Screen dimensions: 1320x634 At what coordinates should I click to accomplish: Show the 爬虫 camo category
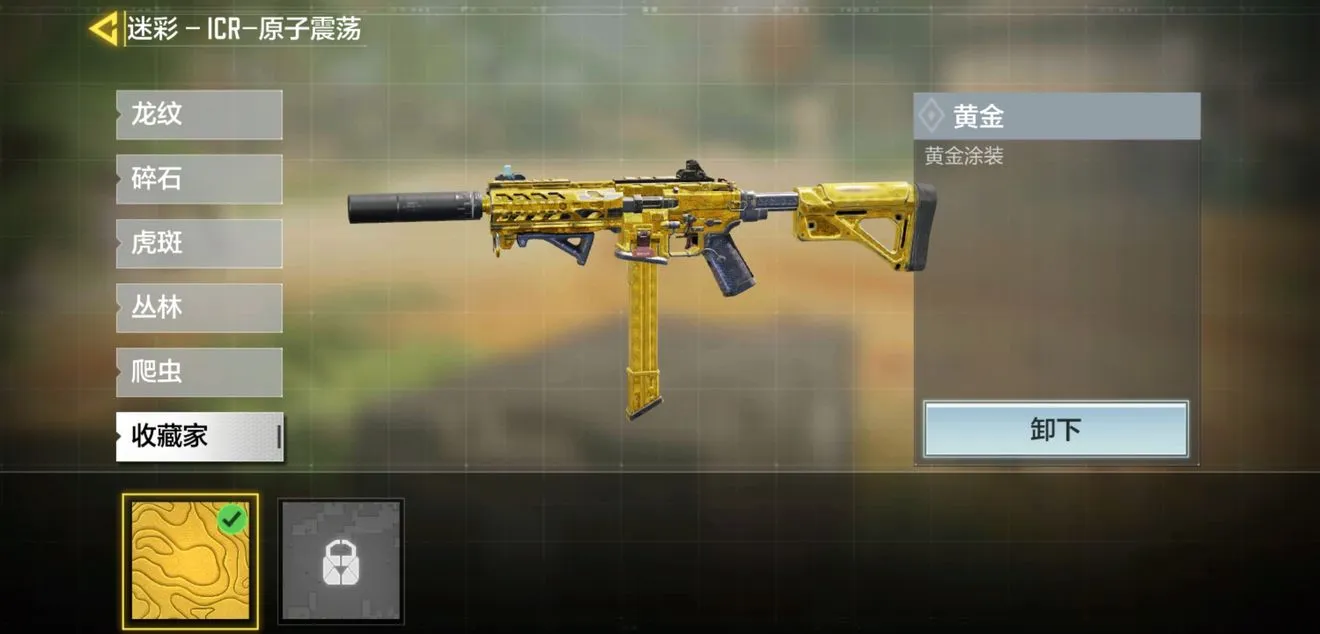click(199, 372)
